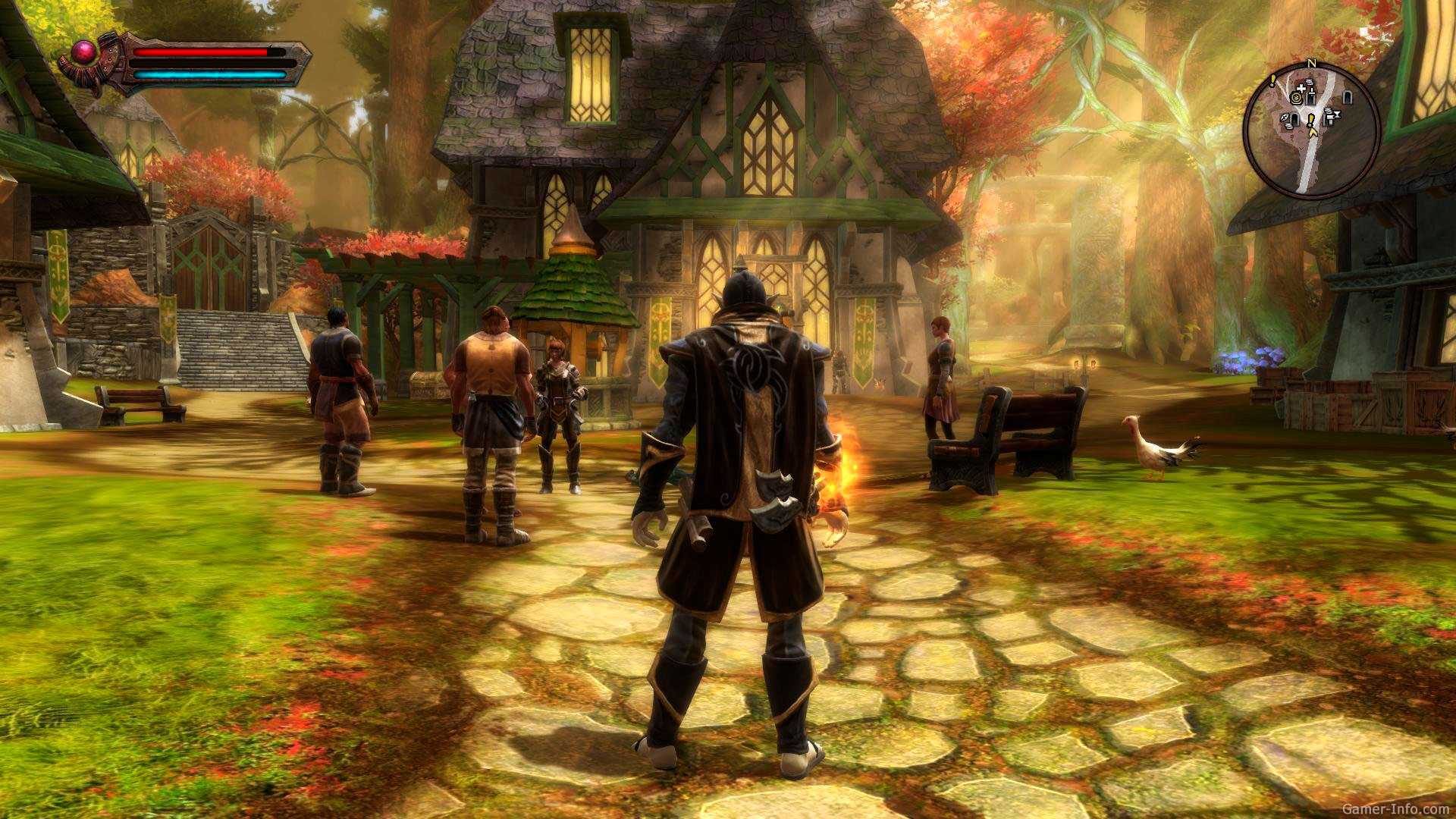Select the blacksmith anvil icon on minimap
The width and height of the screenshot is (1456, 819).
click(1329, 117)
